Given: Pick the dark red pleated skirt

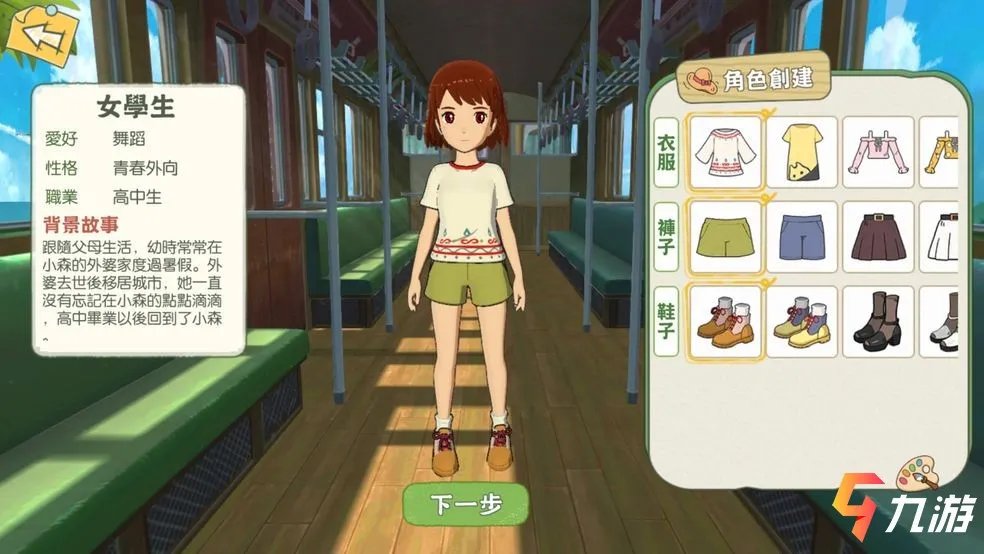Looking at the screenshot, I should [x=877, y=237].
